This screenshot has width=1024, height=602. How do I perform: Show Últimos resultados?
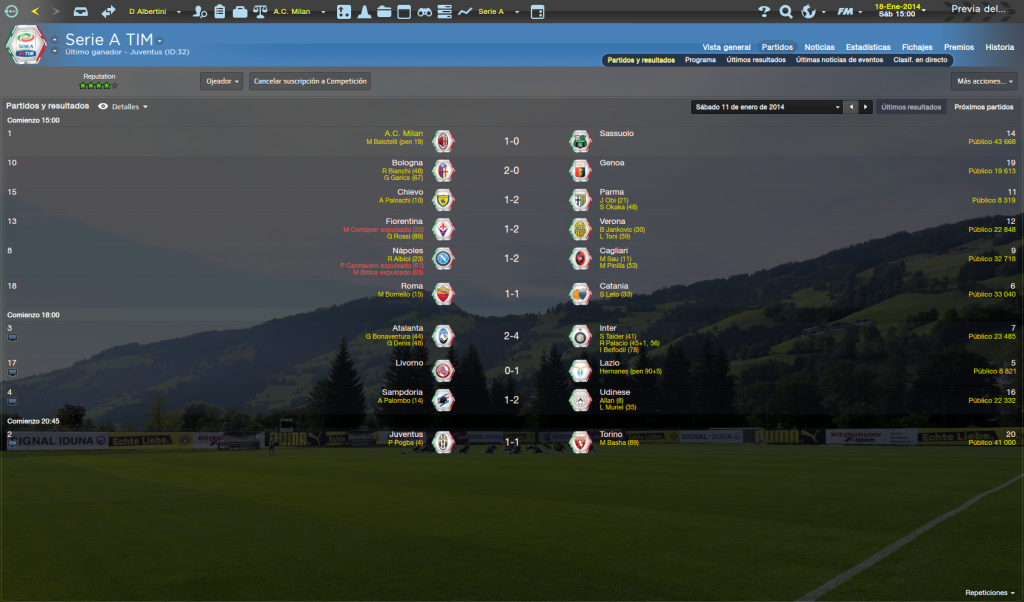911,107
